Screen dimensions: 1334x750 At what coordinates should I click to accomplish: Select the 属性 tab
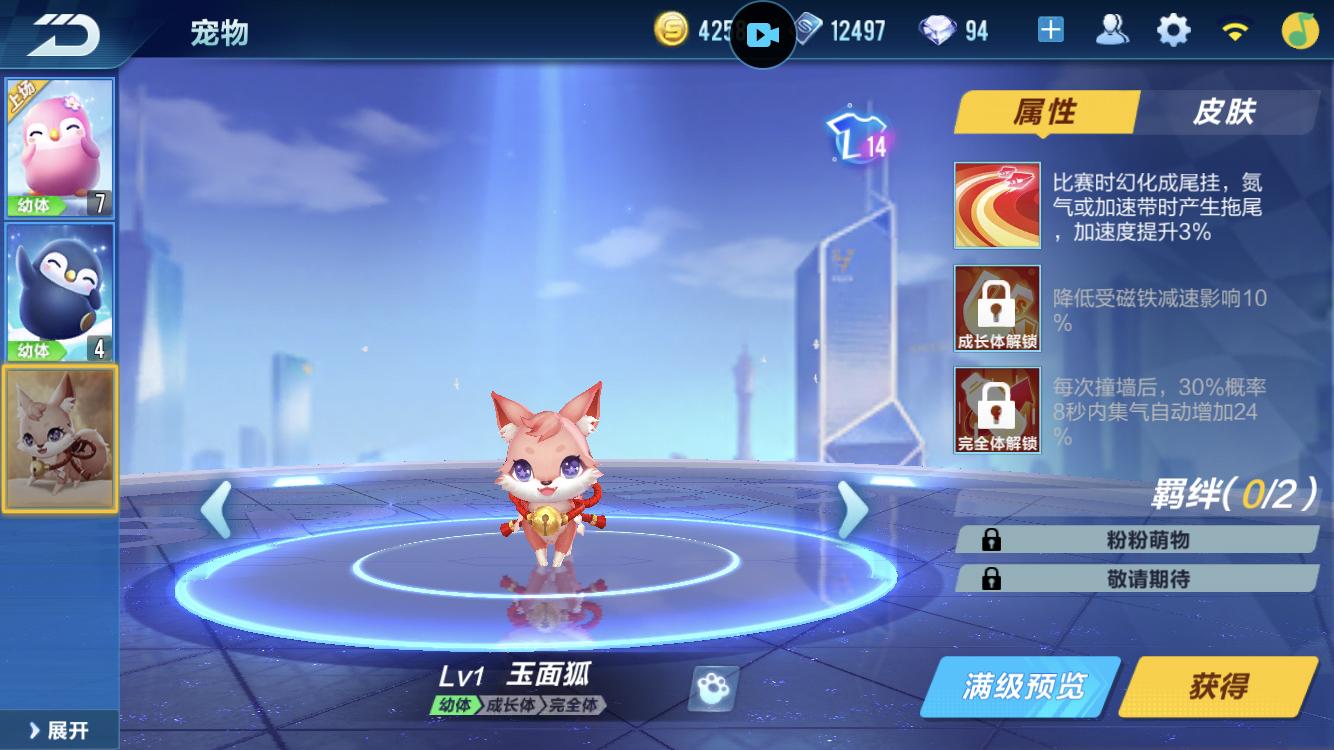click(1048, 113)
